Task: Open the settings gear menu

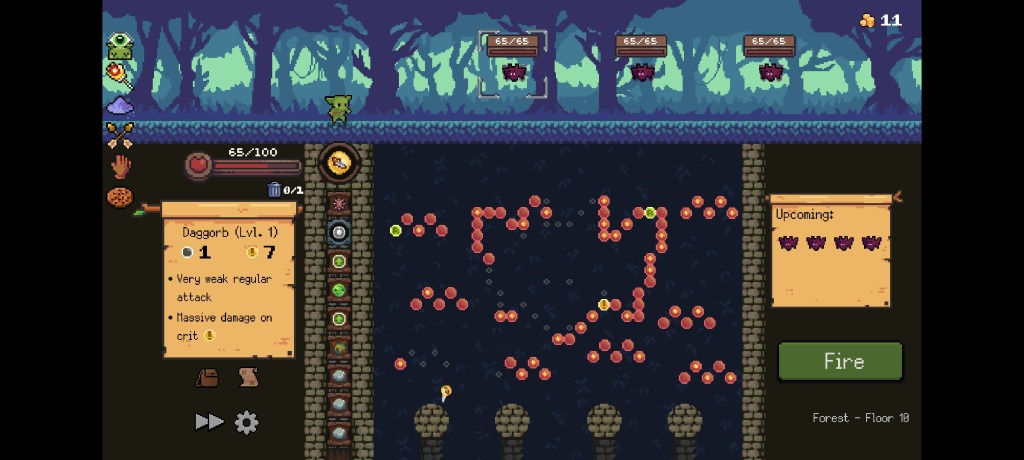Action: pos(246,422)
